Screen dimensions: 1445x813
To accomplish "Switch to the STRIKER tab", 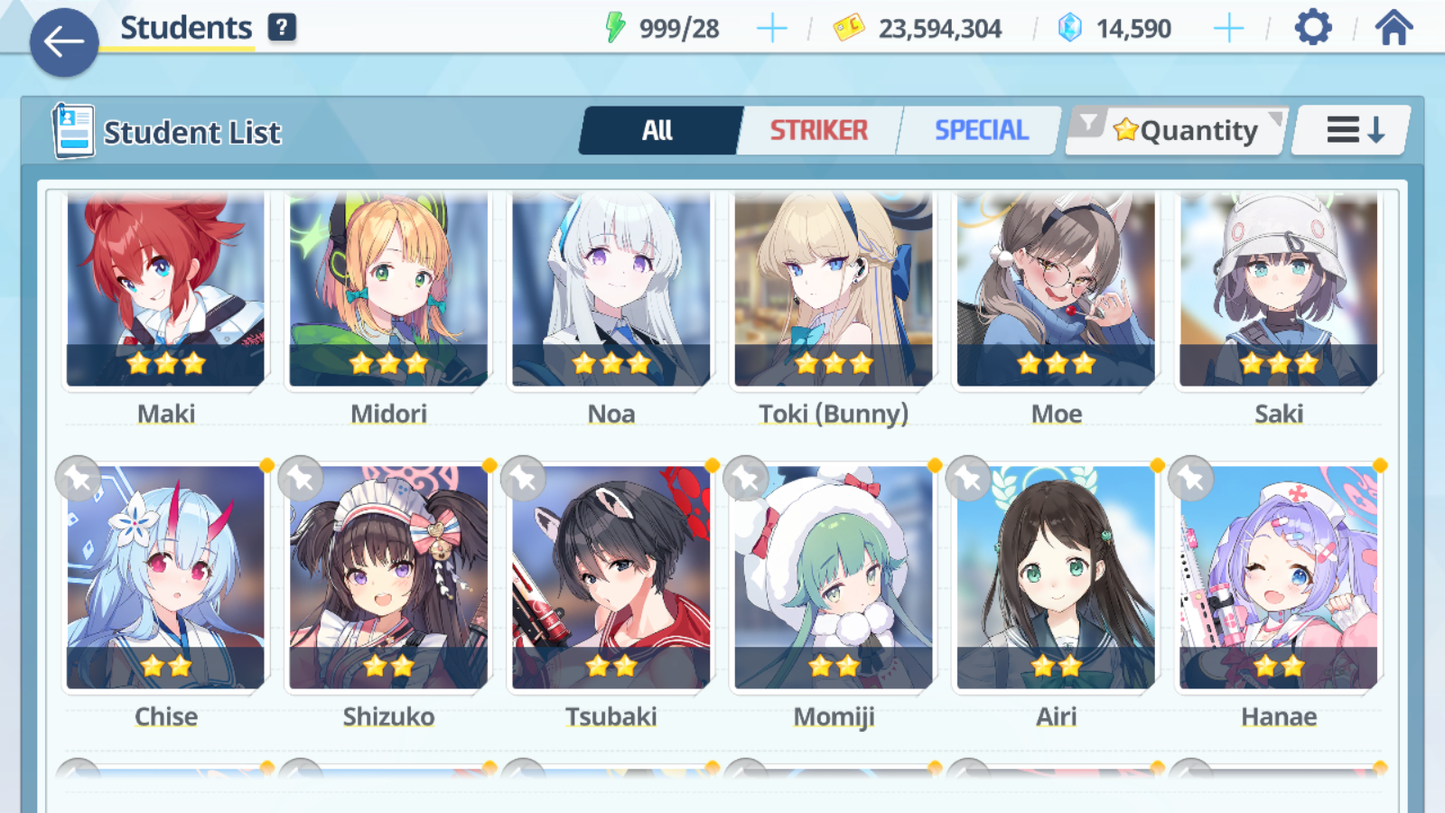I will coord(818,130).
